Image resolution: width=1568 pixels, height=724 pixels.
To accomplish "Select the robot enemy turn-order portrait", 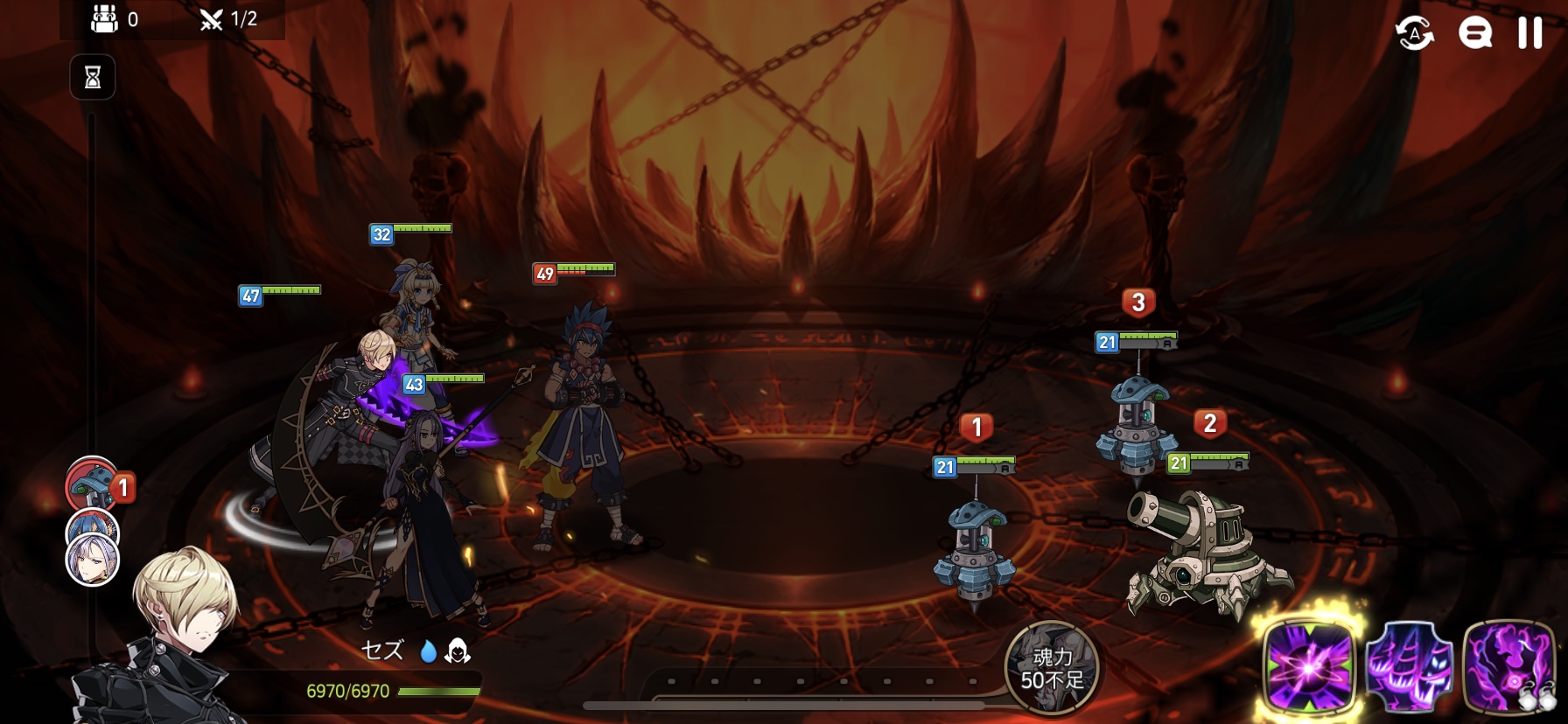I will [92, 485].
